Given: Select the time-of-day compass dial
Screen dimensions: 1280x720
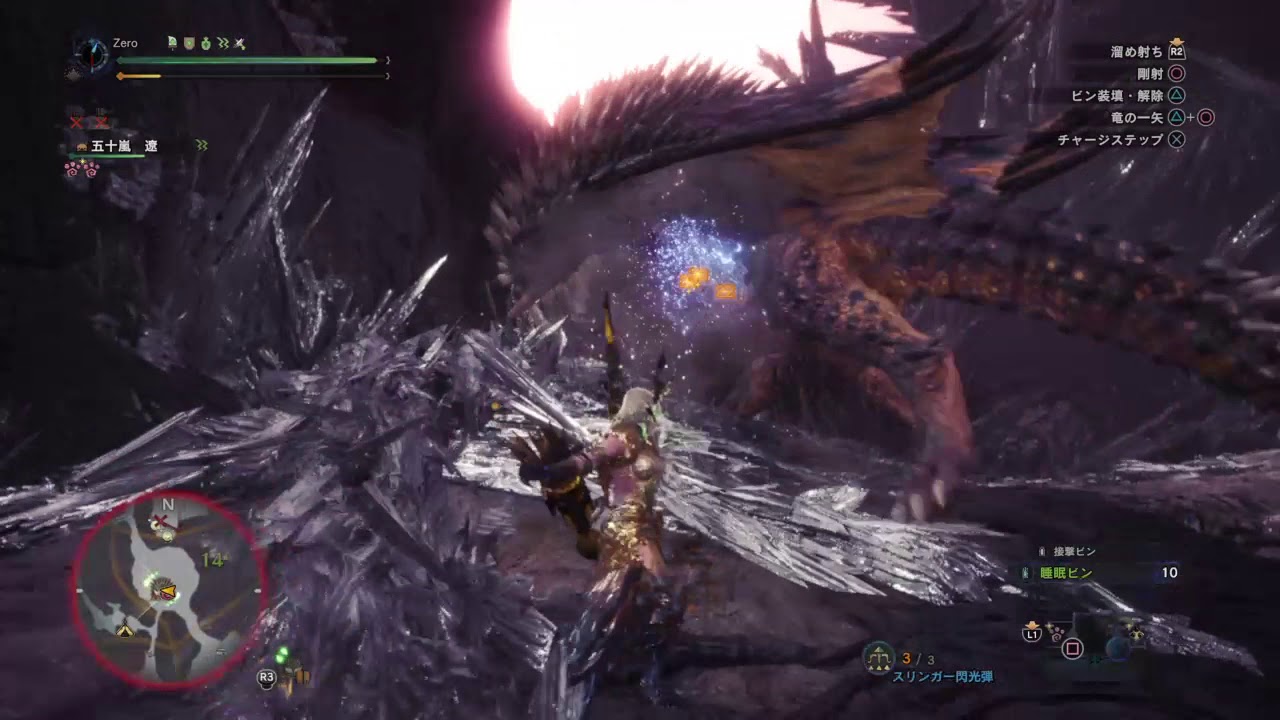Looking at the screenshot, I should point(91,53).
